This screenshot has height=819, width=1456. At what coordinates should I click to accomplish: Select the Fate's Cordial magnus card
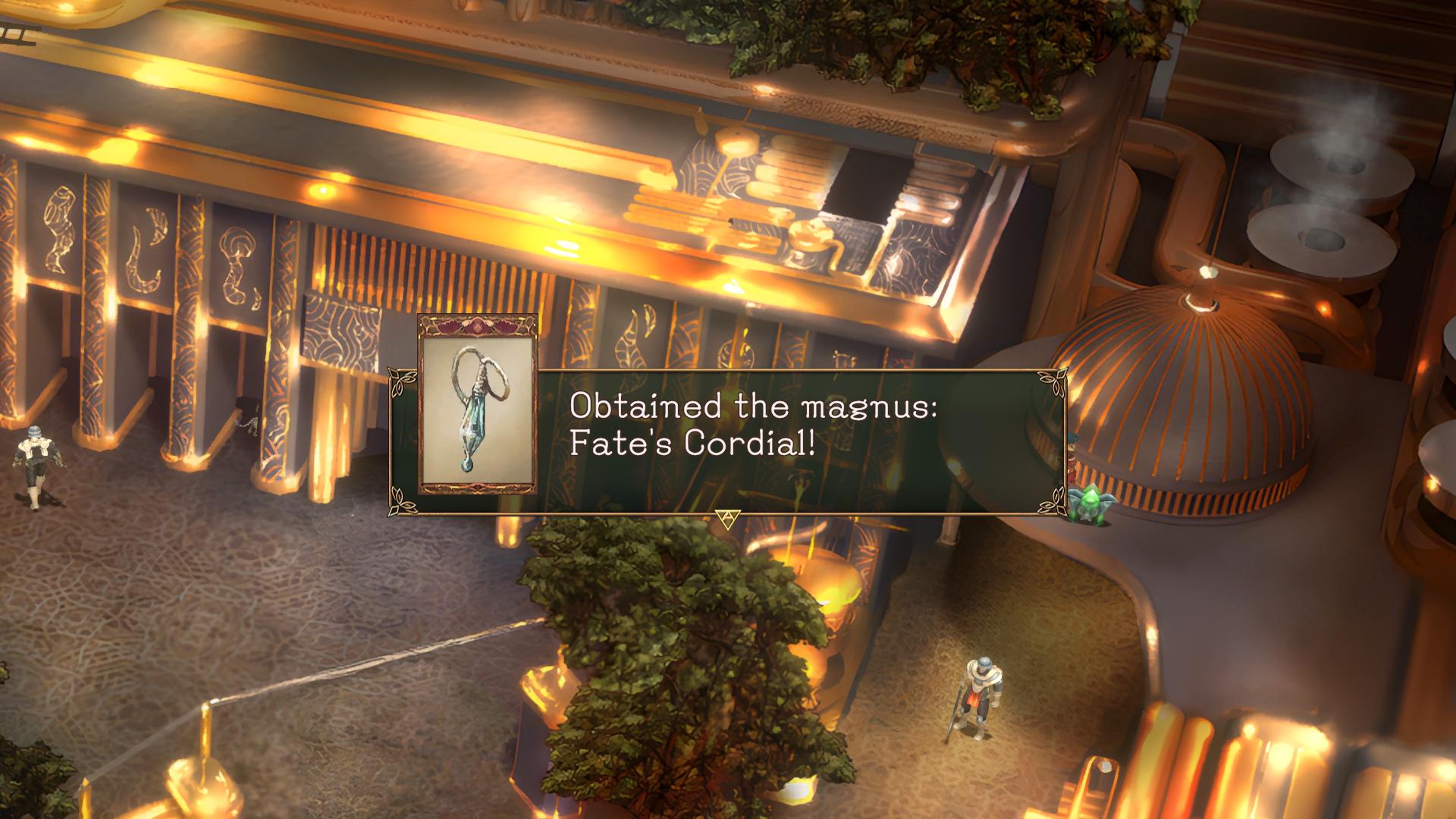tap(477, 404)
